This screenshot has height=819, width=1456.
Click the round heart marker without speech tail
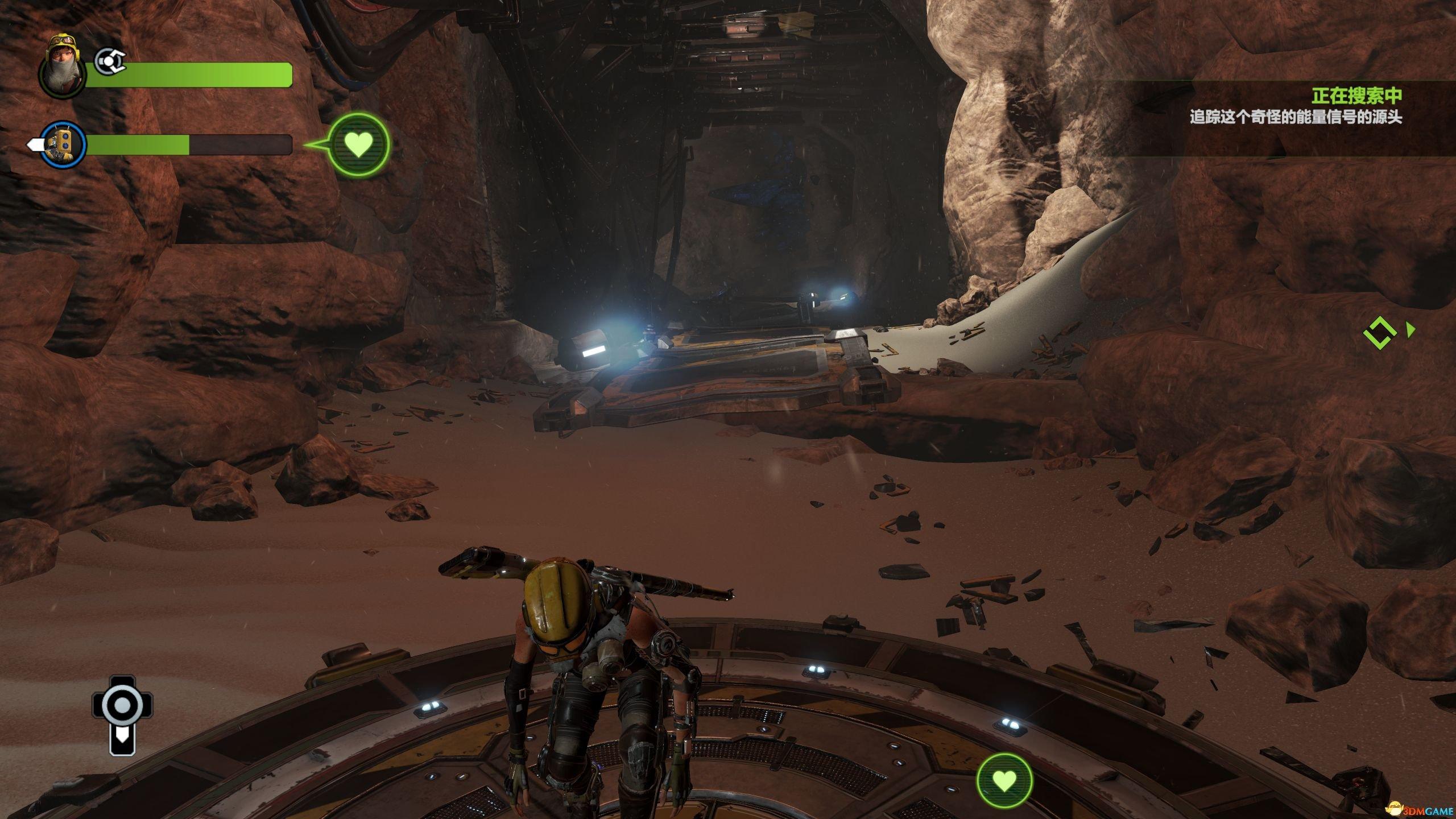point(1004,781)
